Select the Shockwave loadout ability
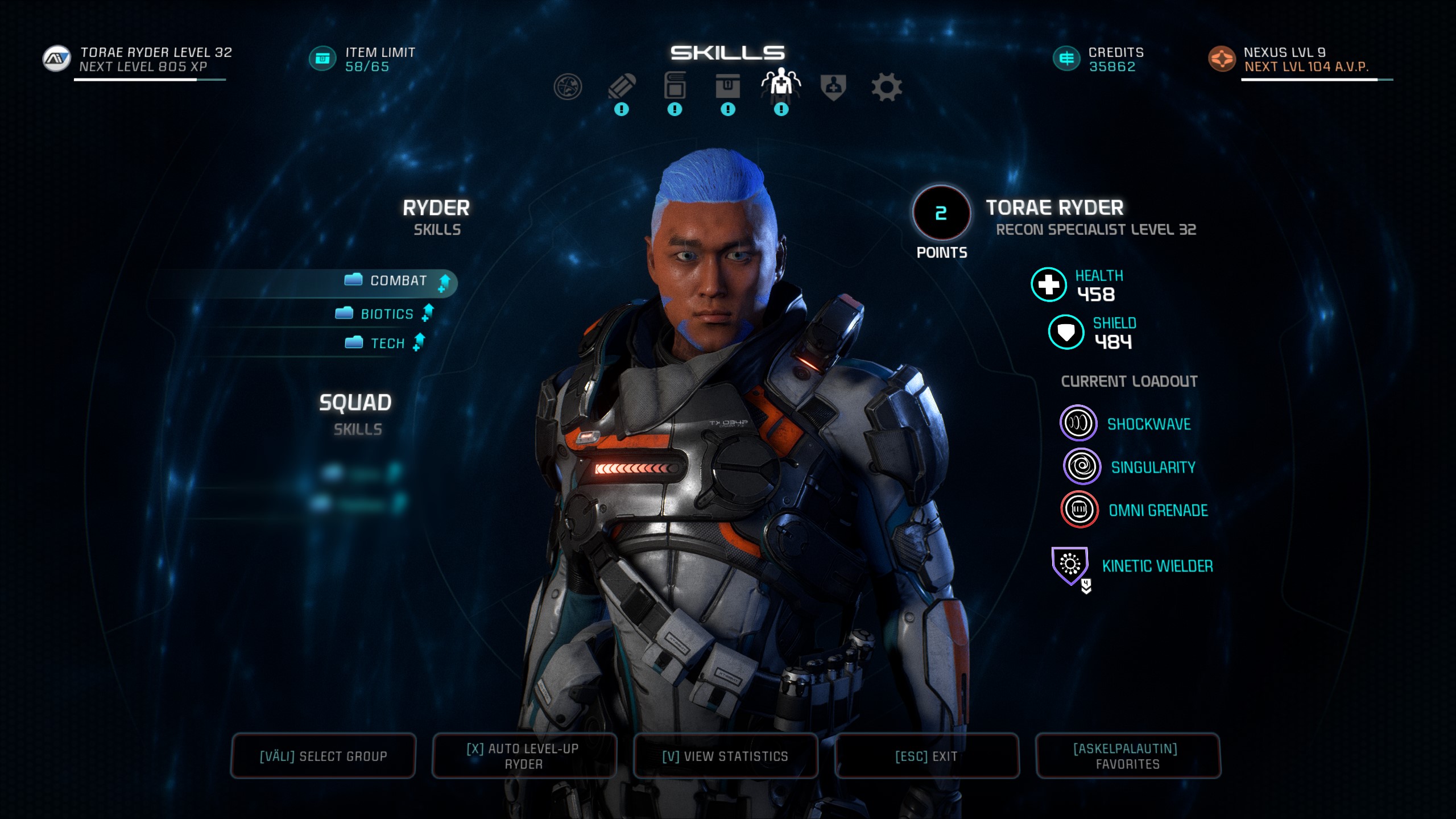This screenshot has width=1456, height=819. click(1078, 424)
